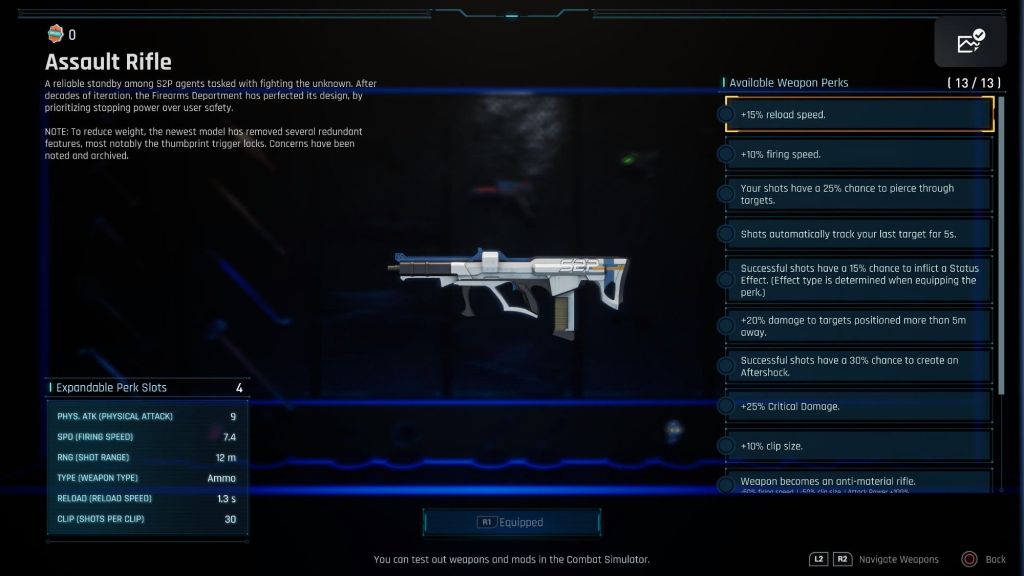Choose the +10% firing speed perk
Screen dimensions: 1024x576
857,155
